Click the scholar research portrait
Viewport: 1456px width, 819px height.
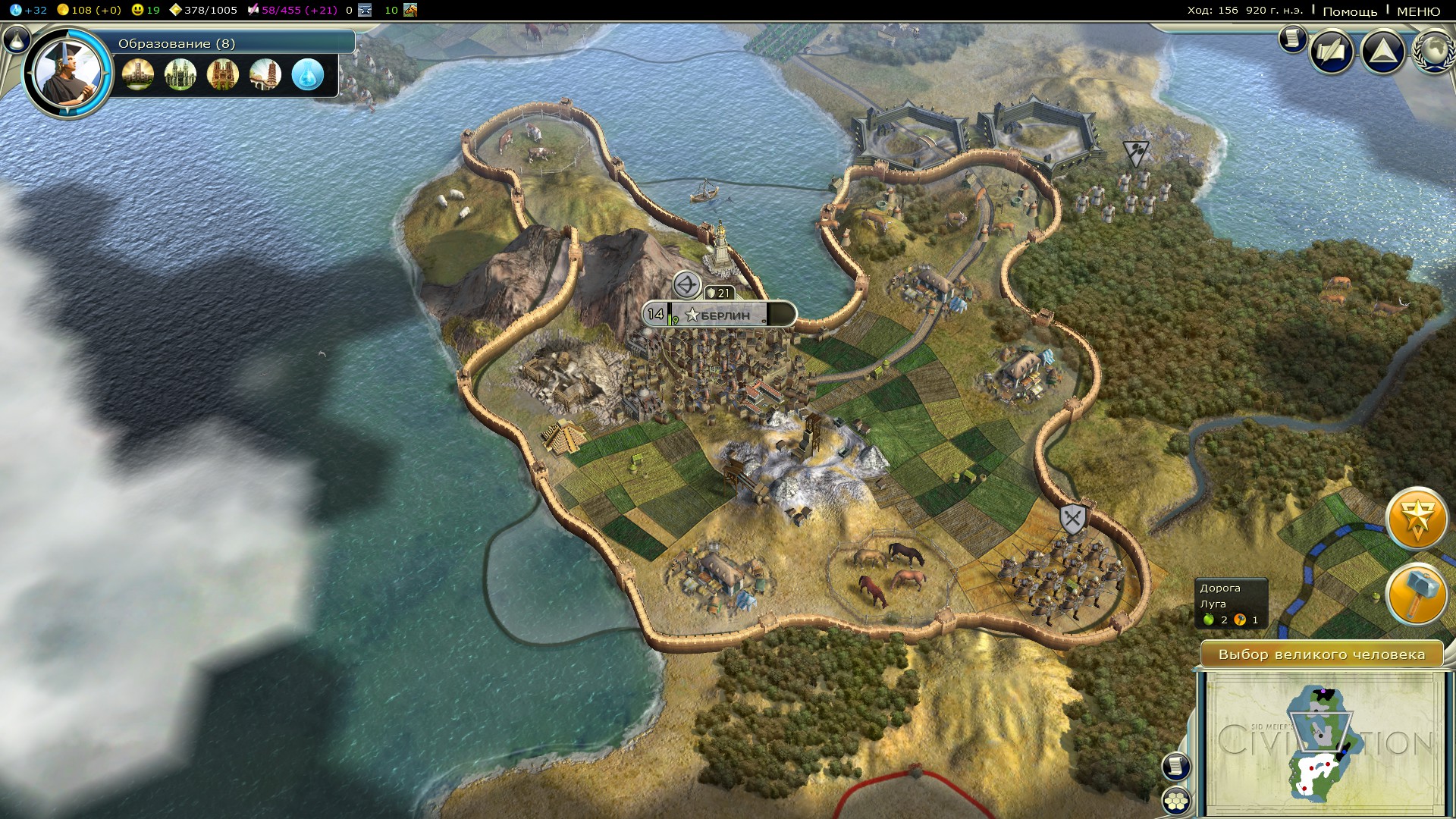coord(67,74)
